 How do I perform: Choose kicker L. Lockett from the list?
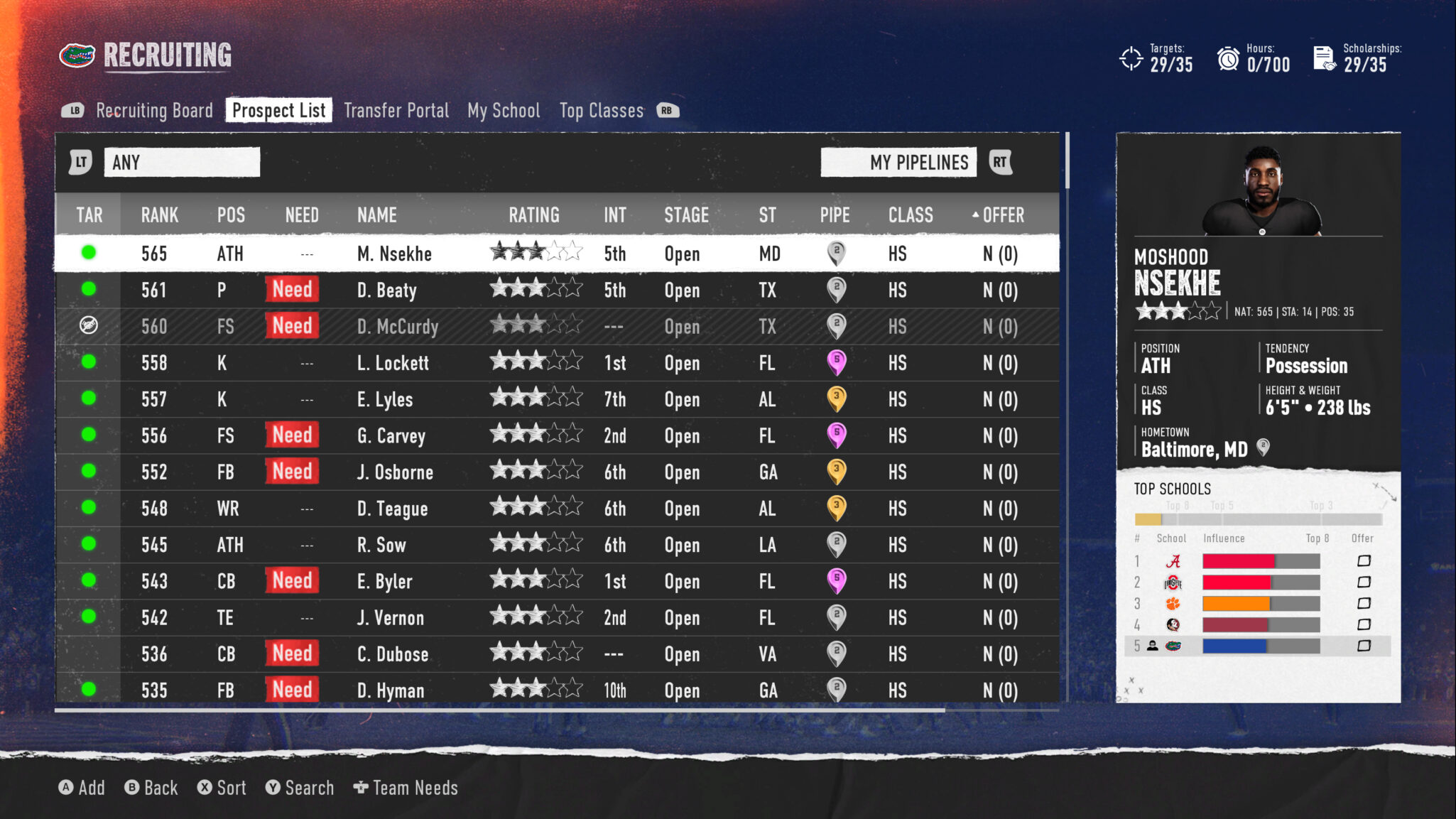point(393,363)
